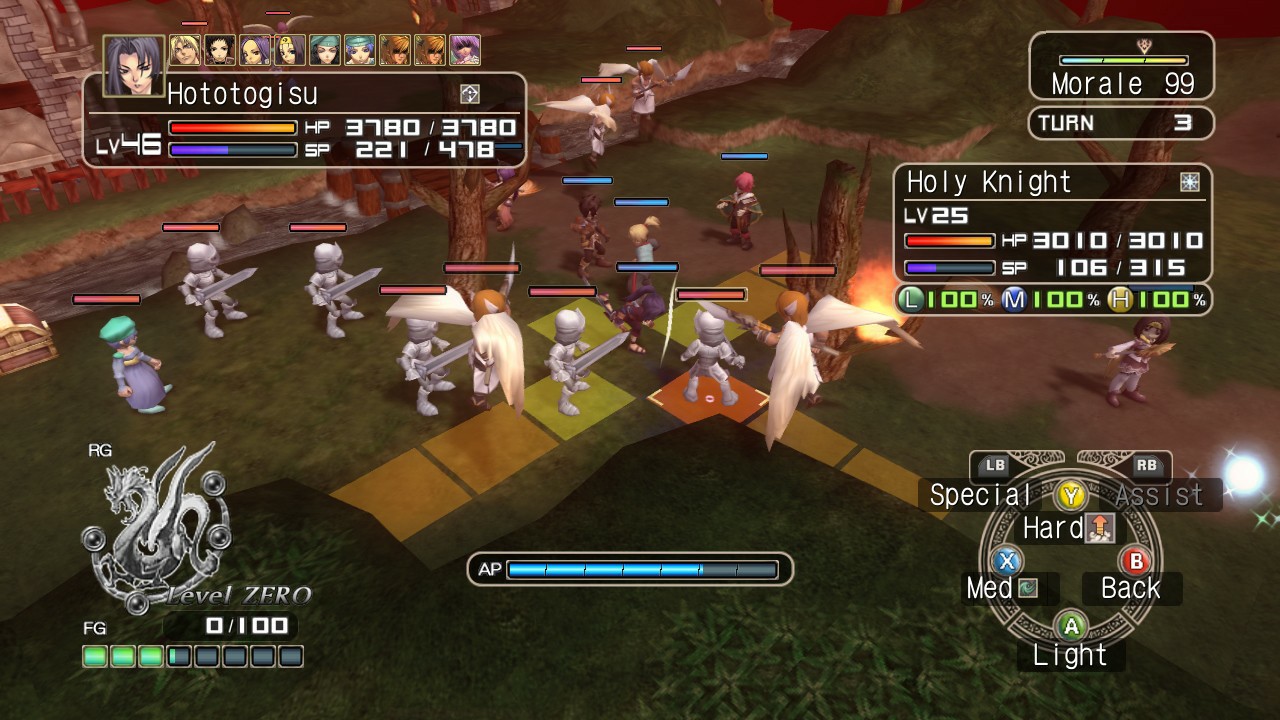
Task: Toggle the blue M 100% hit indicator
Action: 1014,300
